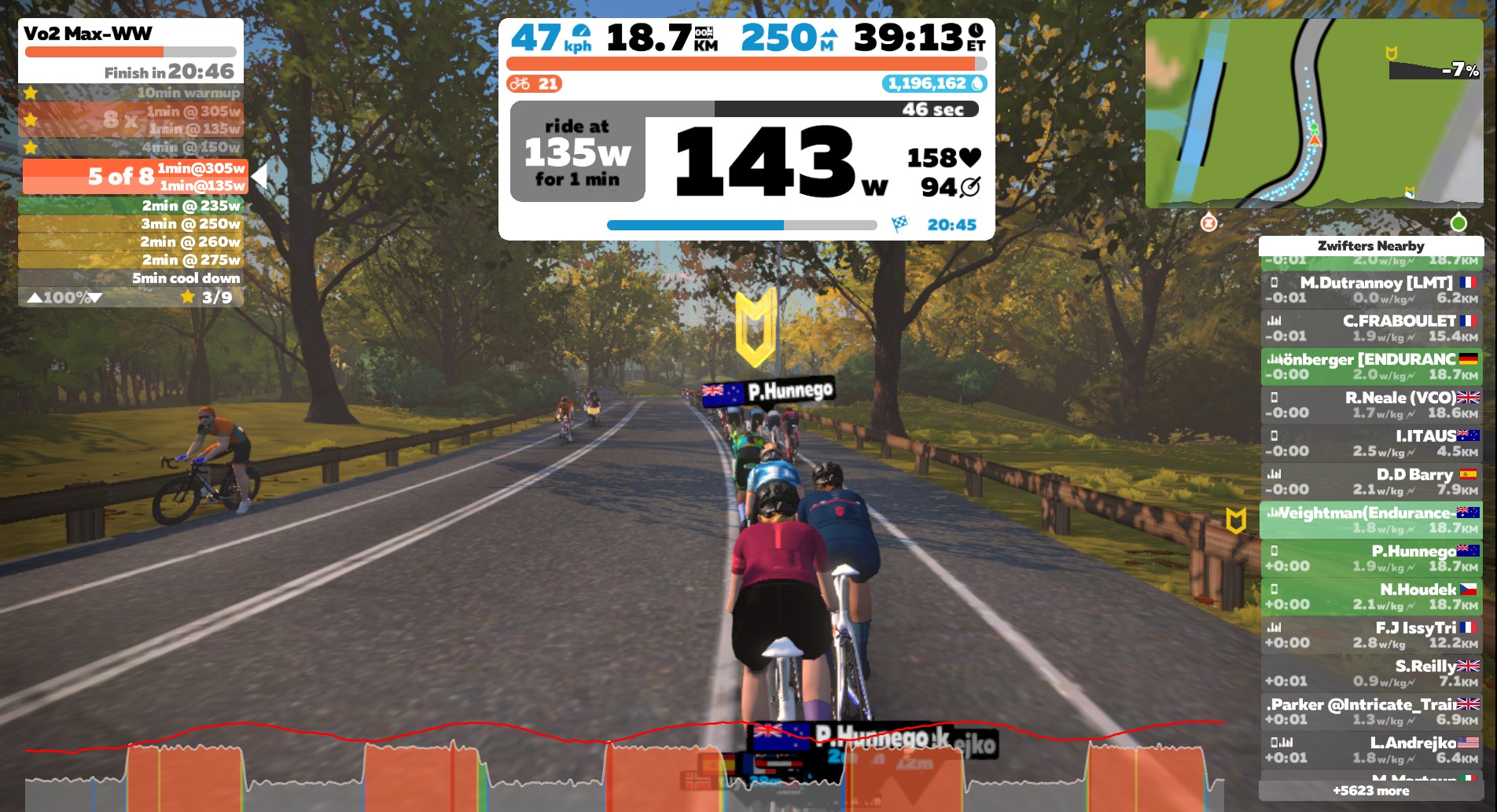The height and width of the screenshot is (812, 1497).
Task: Collapse the workout panel with the white arrow
Action: coord(259,176)
